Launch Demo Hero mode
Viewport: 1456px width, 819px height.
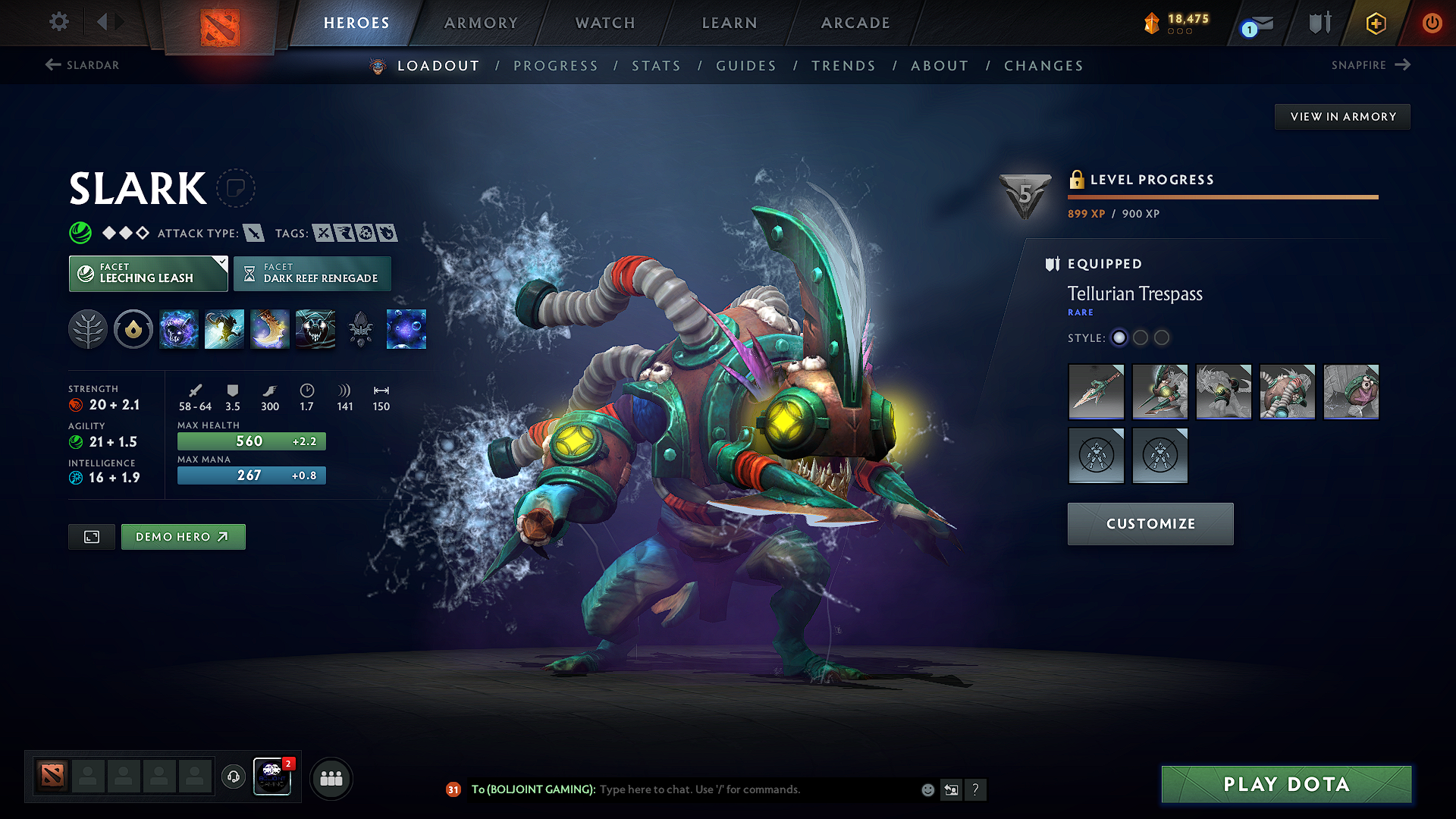click(183, 537)
